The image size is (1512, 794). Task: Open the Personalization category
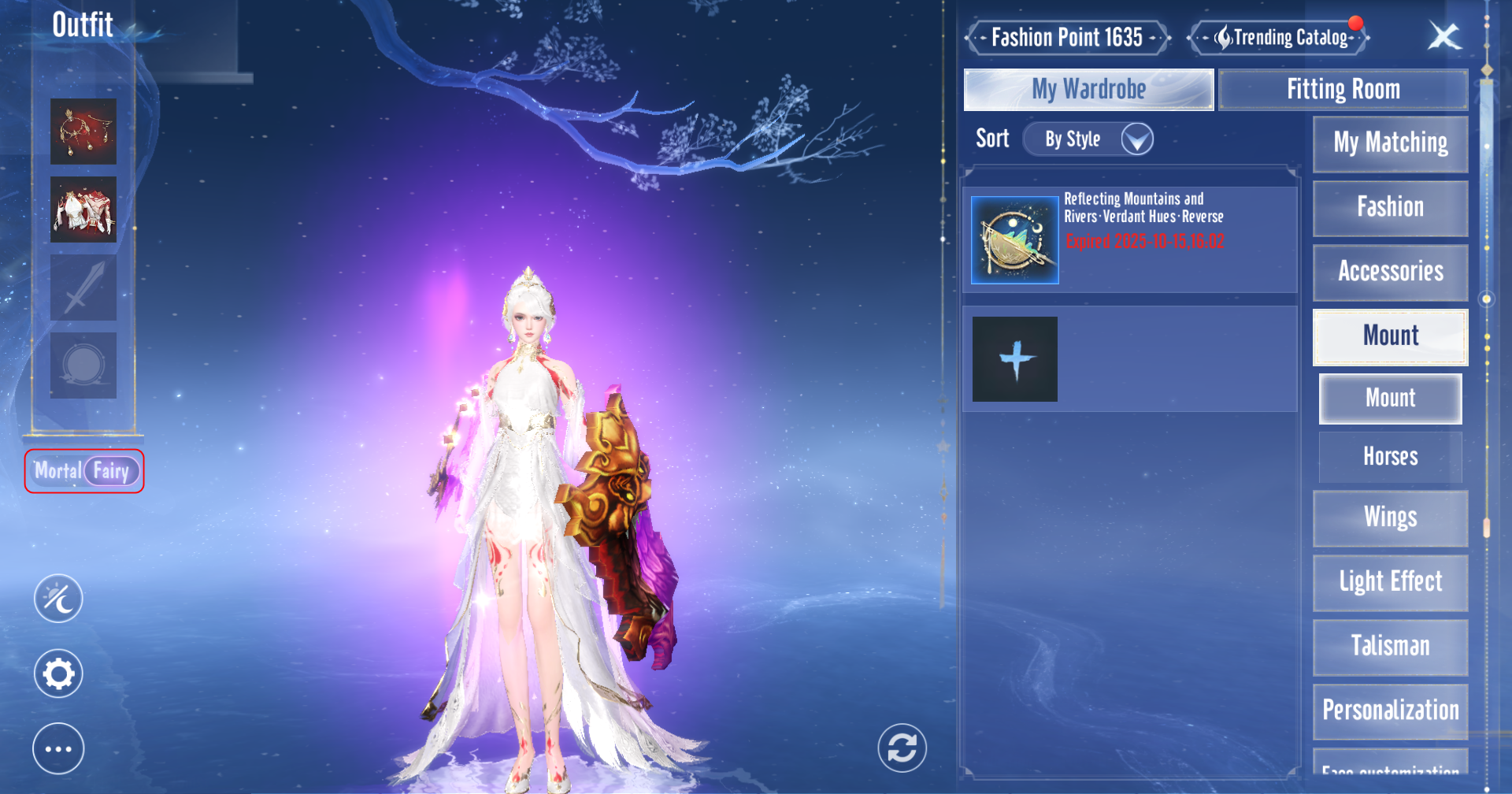(1390, 711)
